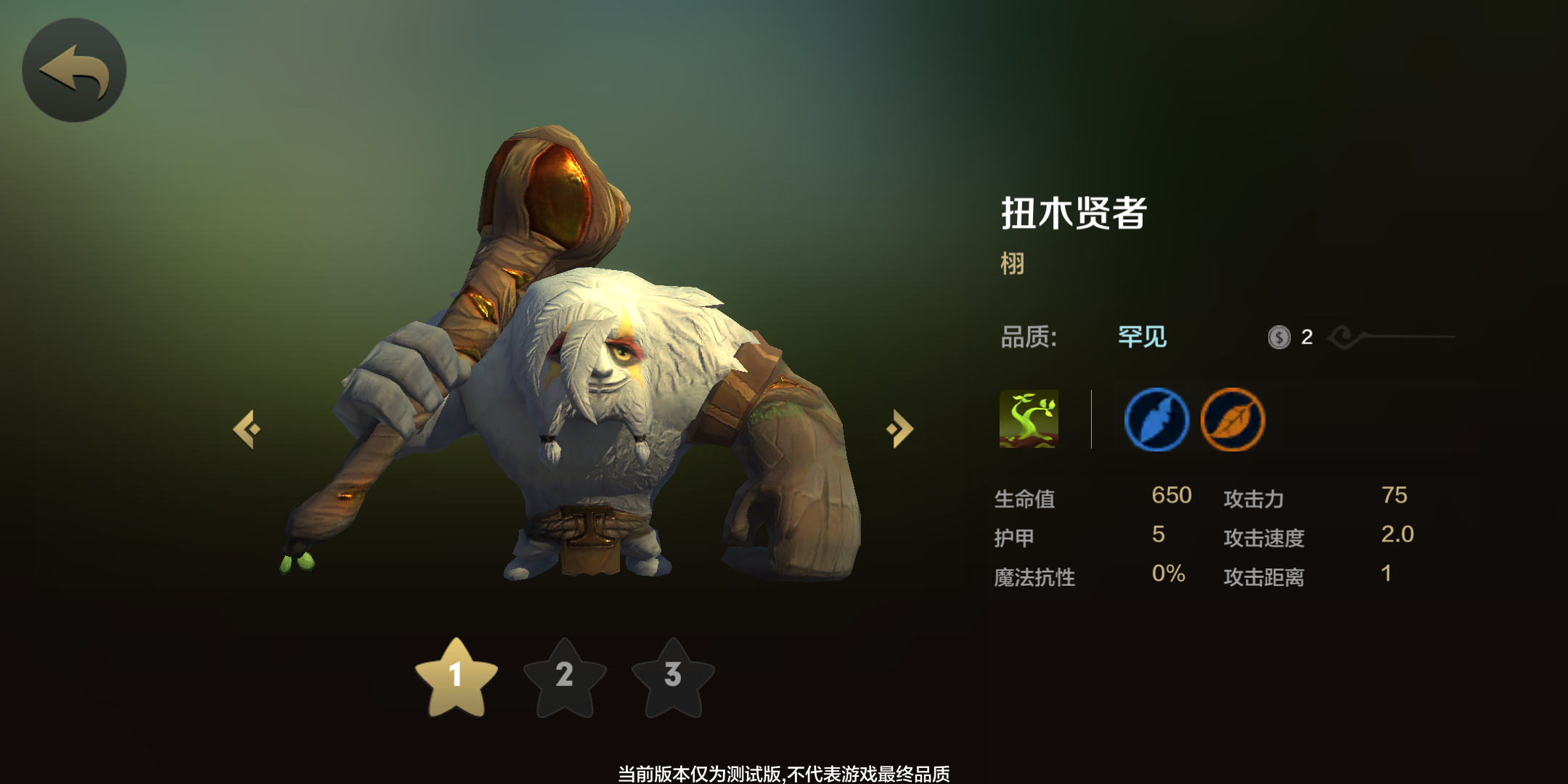Show the previous hero with left arrow
The height and width of the screenshot is (784, 1568).
[247, 429]
